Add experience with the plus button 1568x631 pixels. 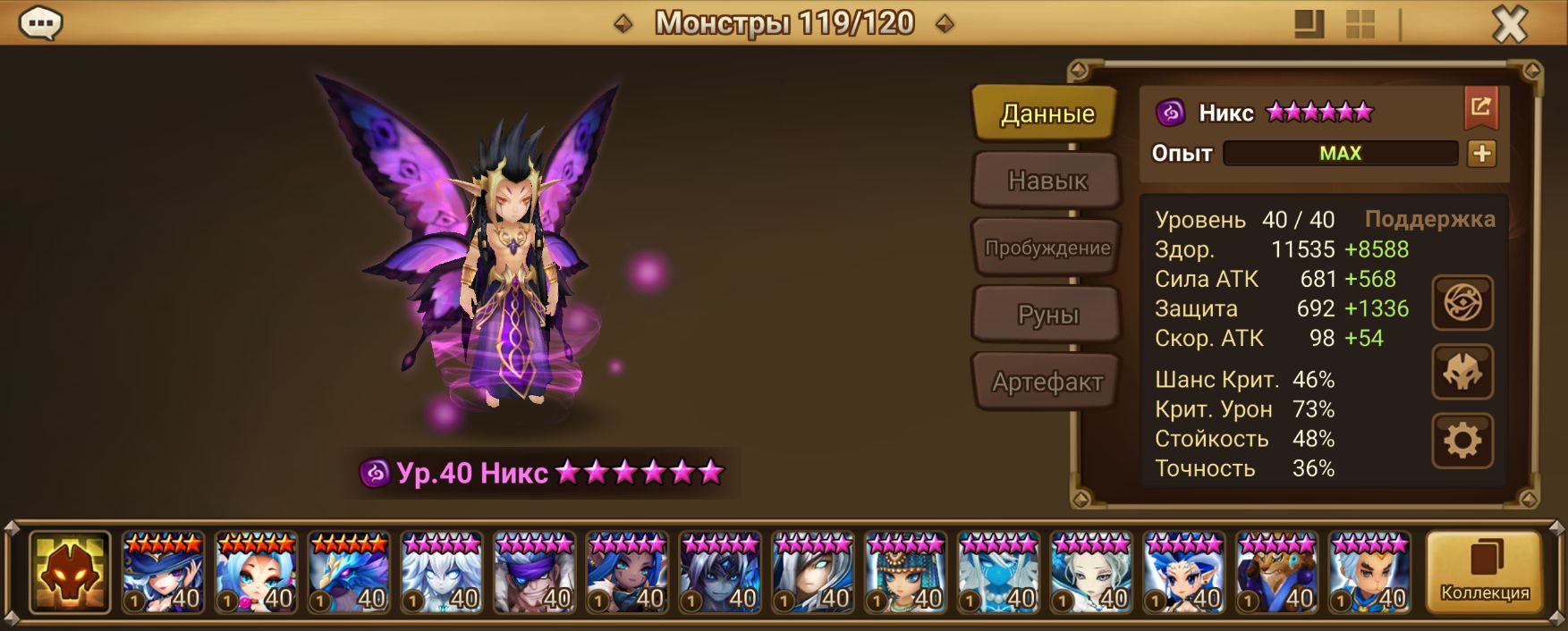click(1481, 154)
